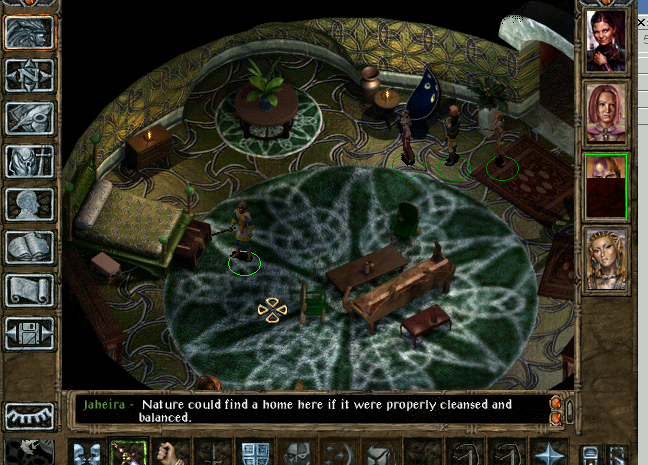Close the window with the X button
Screen dimensions: 648x465
click(641, 21)
